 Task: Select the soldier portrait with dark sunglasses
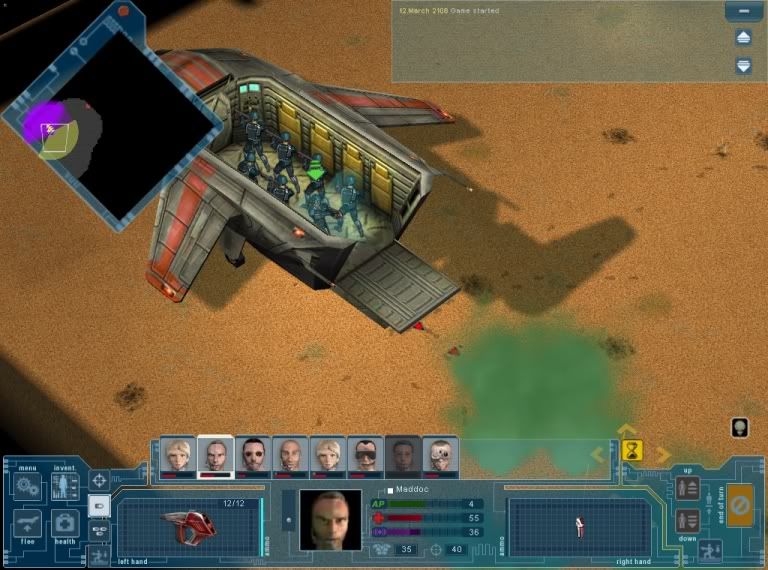click(x=252, y=455)
